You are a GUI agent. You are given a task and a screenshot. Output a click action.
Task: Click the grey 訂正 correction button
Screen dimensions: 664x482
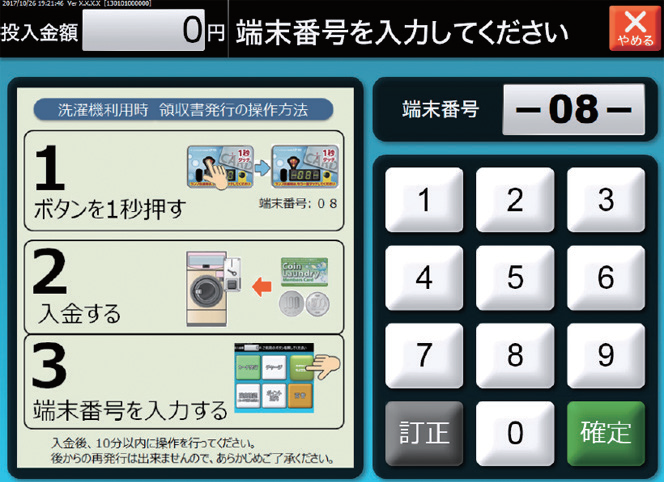424,433
